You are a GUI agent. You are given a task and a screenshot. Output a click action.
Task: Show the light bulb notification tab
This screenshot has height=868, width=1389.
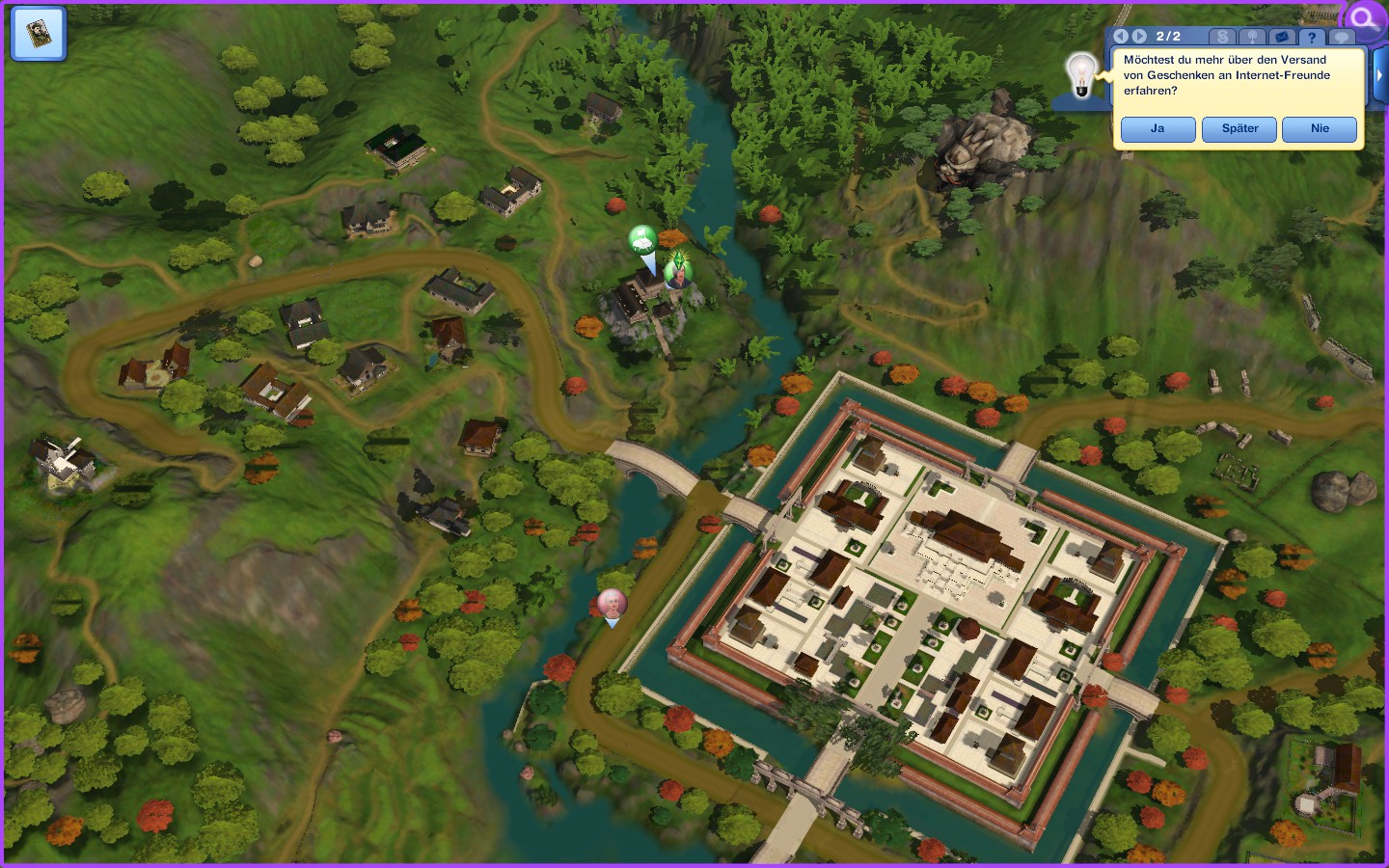coord(1253,38)
